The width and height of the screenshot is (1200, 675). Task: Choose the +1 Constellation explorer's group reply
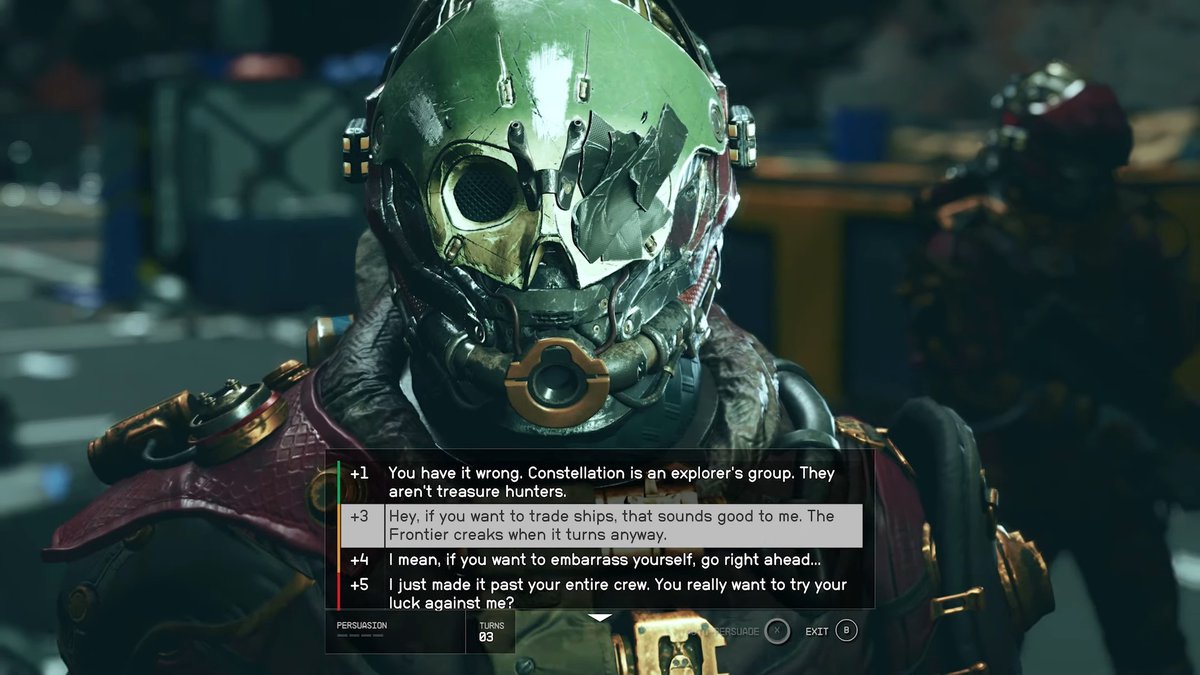(610, 482)
